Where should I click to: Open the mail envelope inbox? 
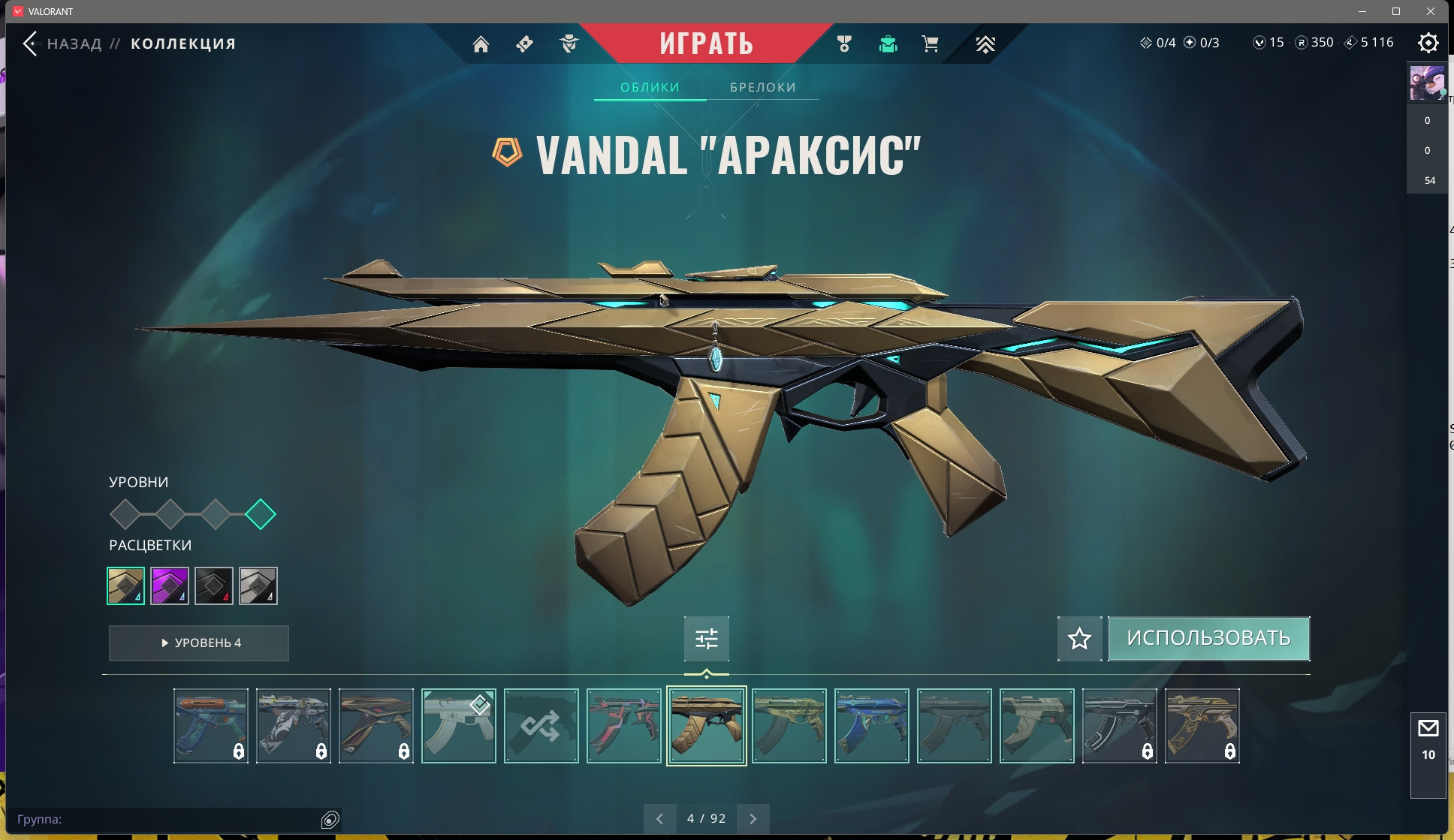pos(1428,728)
